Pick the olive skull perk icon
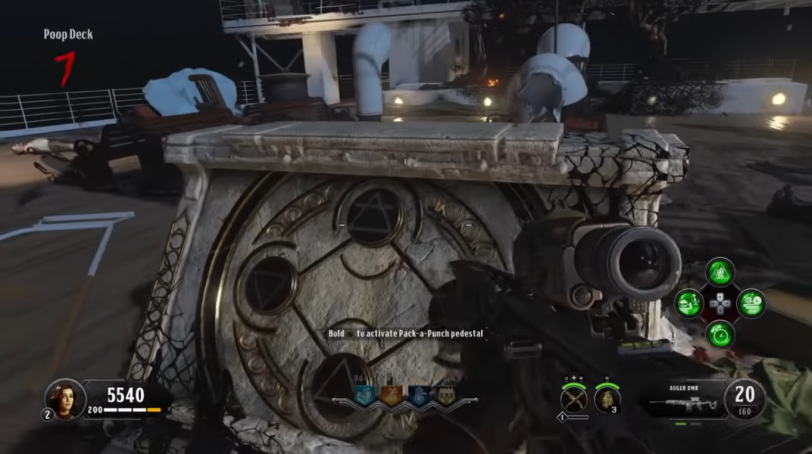 pyautogui.click(x=445, y=396)
